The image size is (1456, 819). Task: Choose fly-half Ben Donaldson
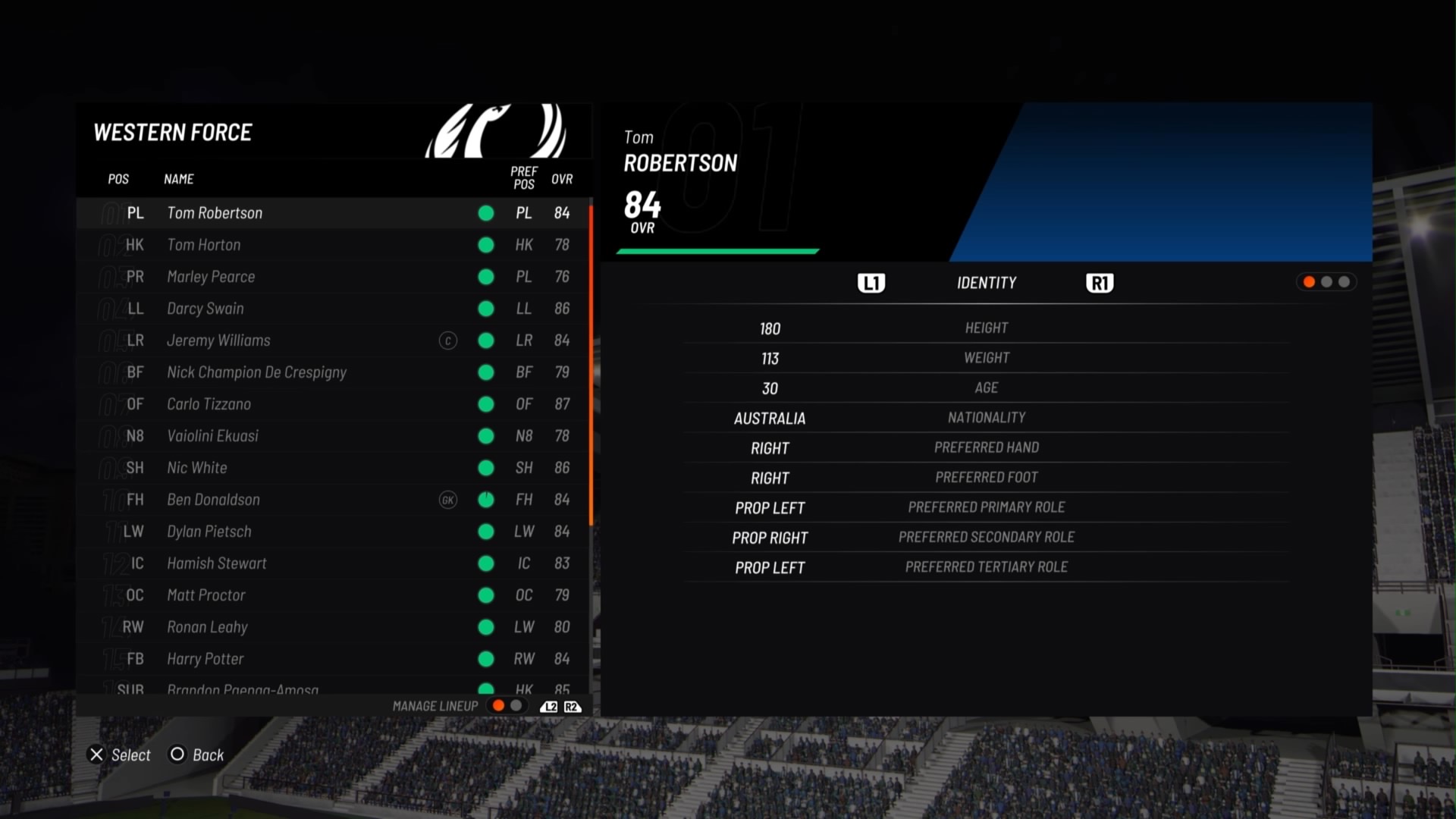(213, 500)
